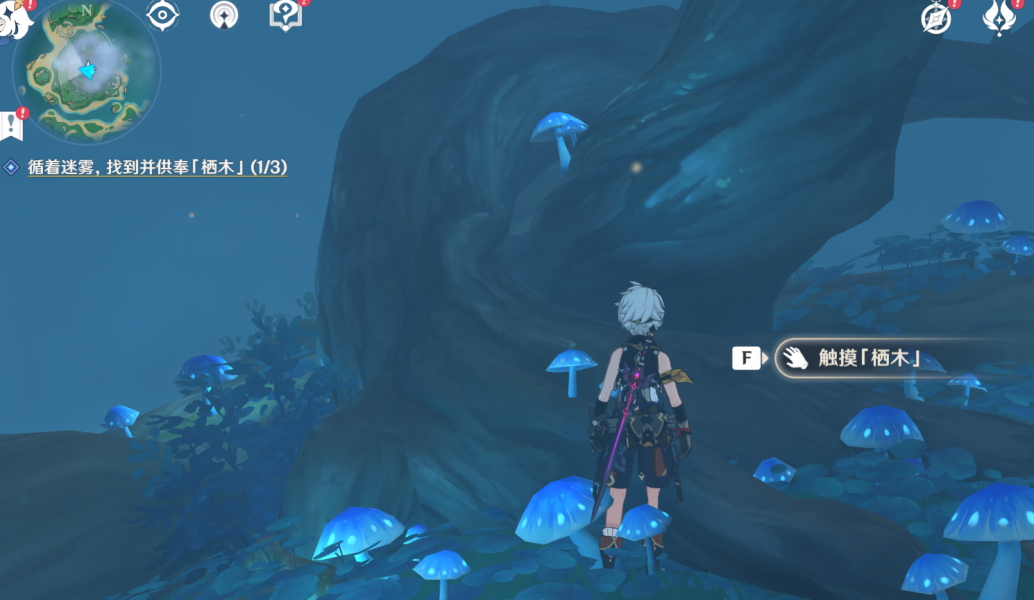Image resolution: width=1034 pixels, height=600 pixels.
Task: Open the wish banner icon
Action: point(224,15)
